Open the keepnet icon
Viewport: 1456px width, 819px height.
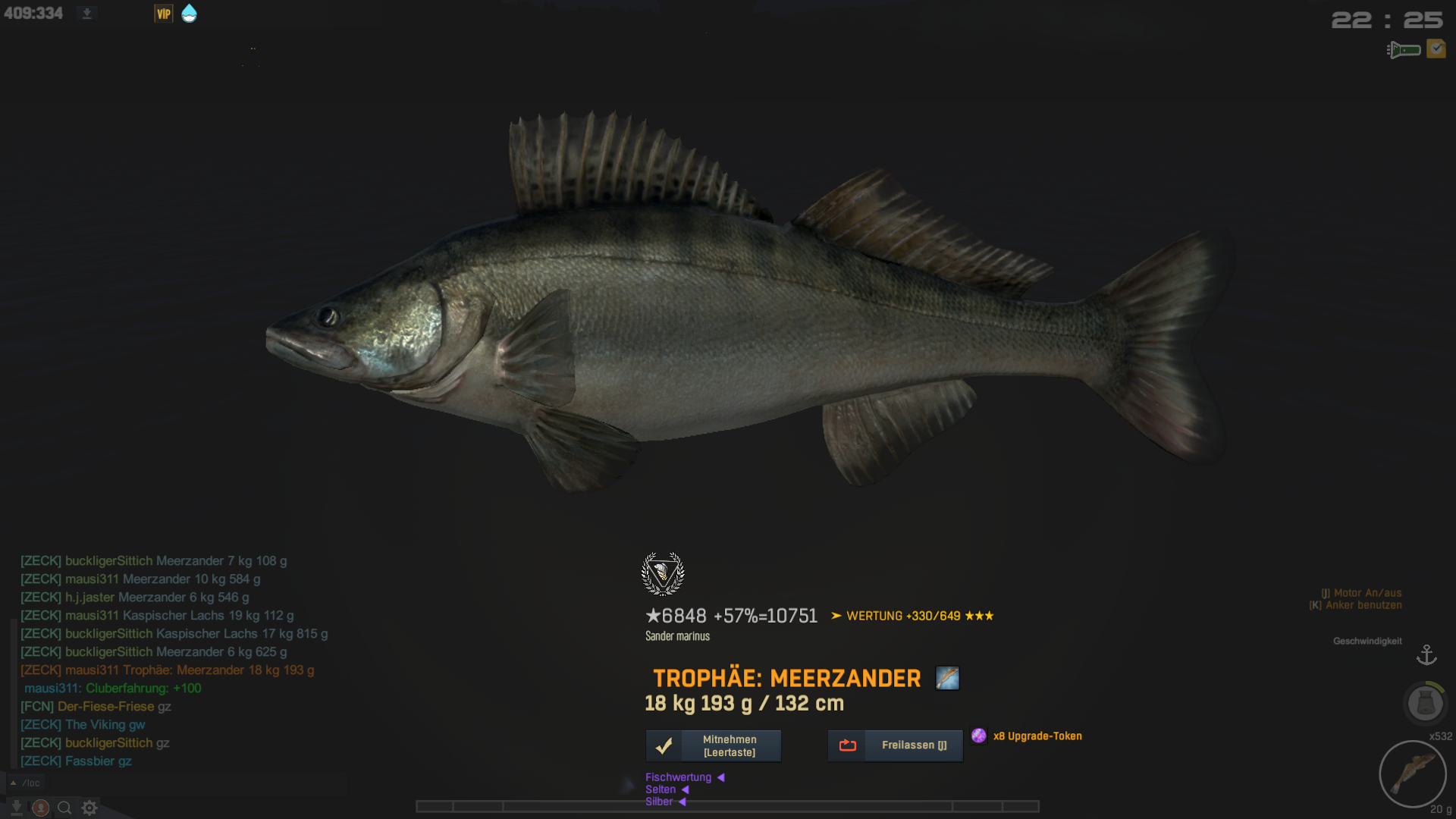1425,703
